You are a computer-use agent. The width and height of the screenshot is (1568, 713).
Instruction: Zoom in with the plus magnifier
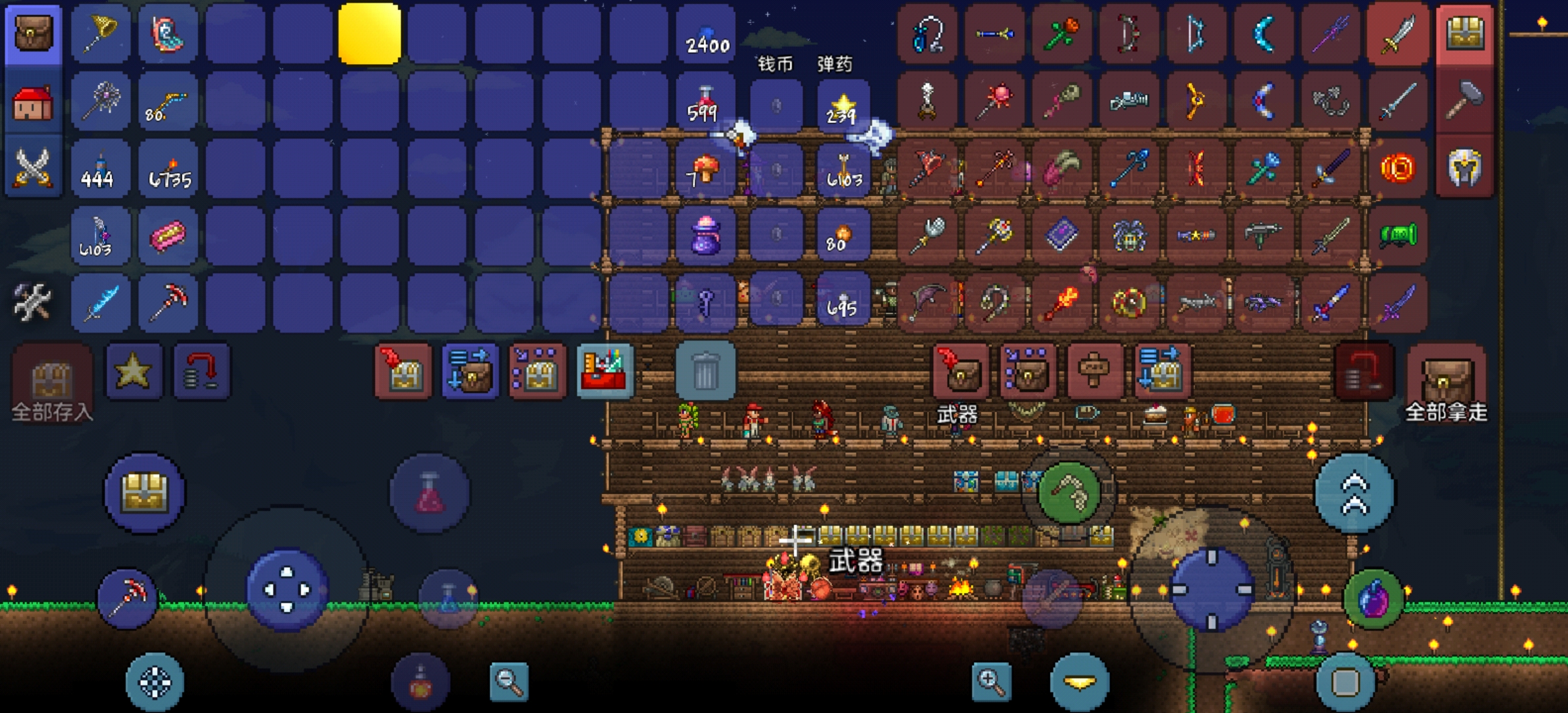tap(991, 681)
